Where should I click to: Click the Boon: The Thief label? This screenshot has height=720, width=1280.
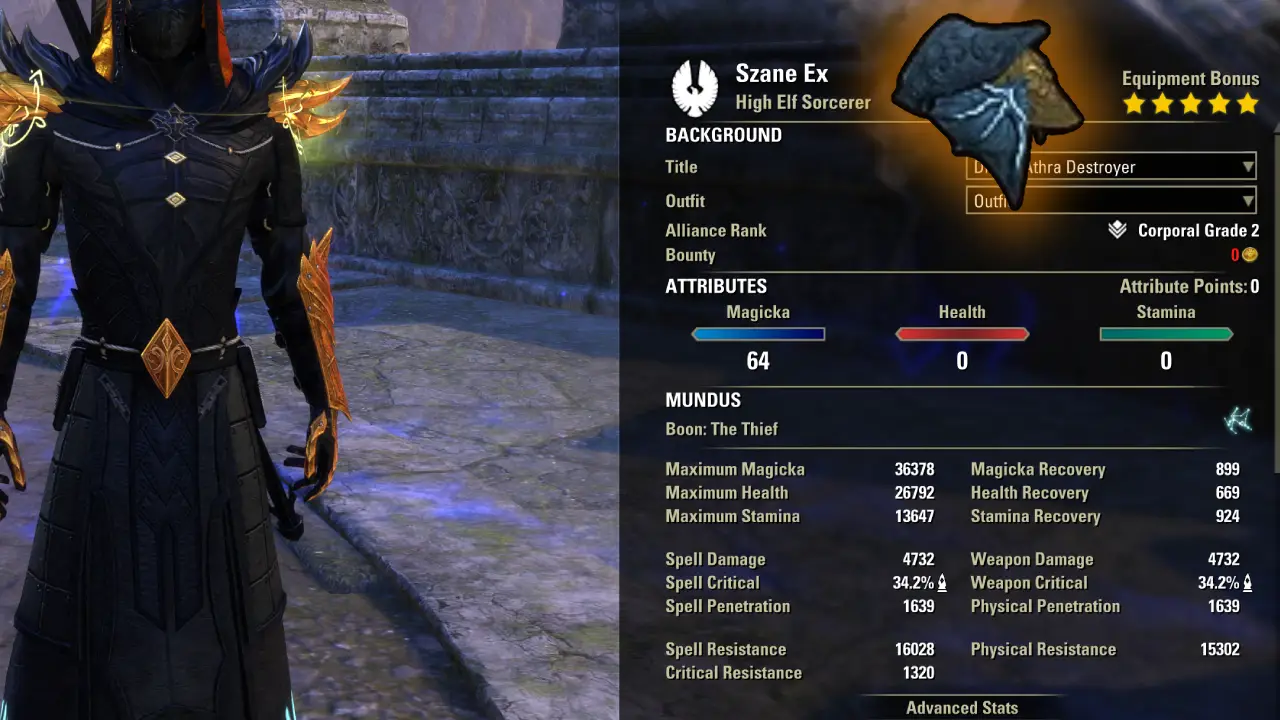725,428
